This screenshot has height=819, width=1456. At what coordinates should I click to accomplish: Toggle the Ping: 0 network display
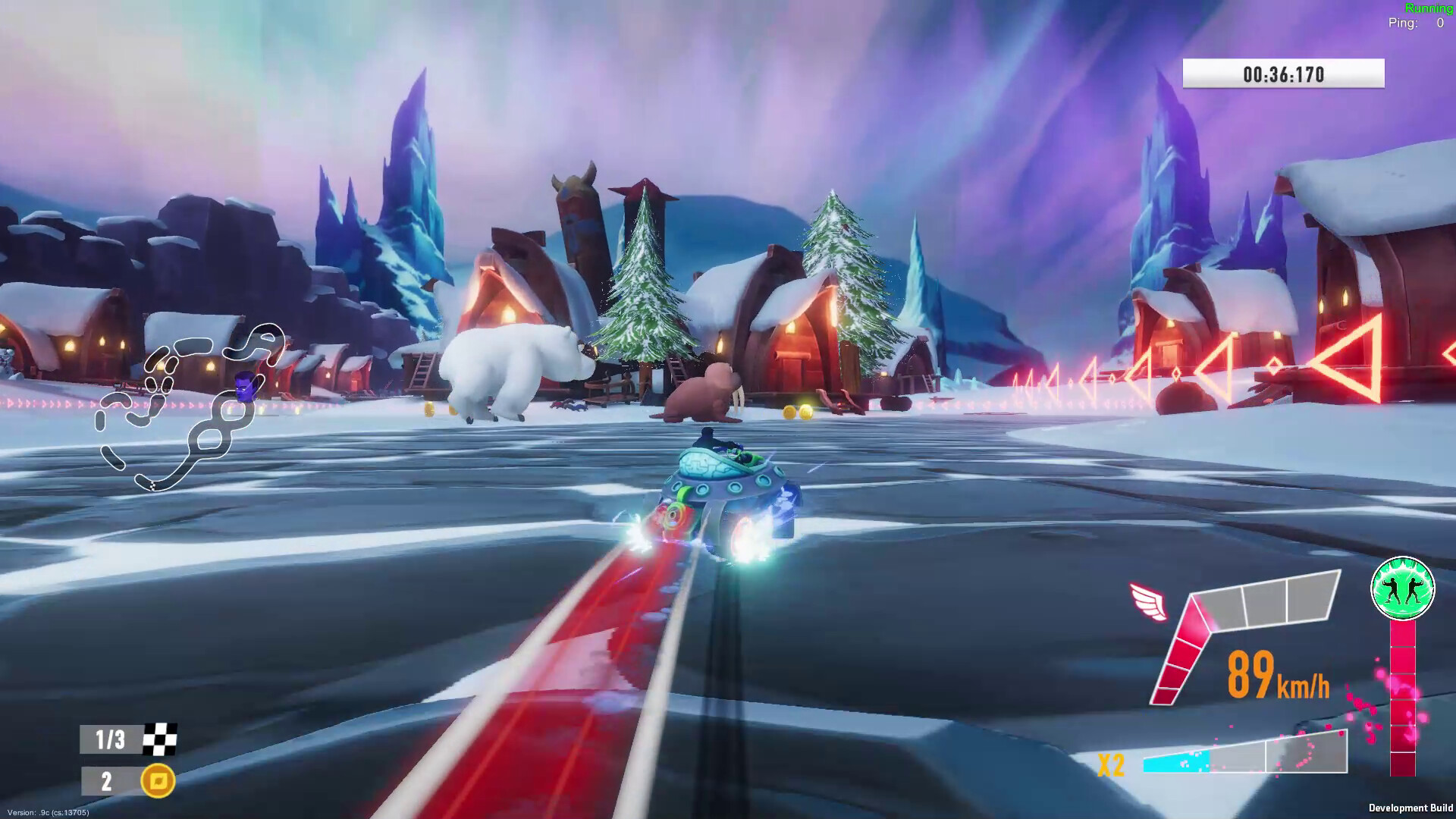click(x=1413, y=23)
